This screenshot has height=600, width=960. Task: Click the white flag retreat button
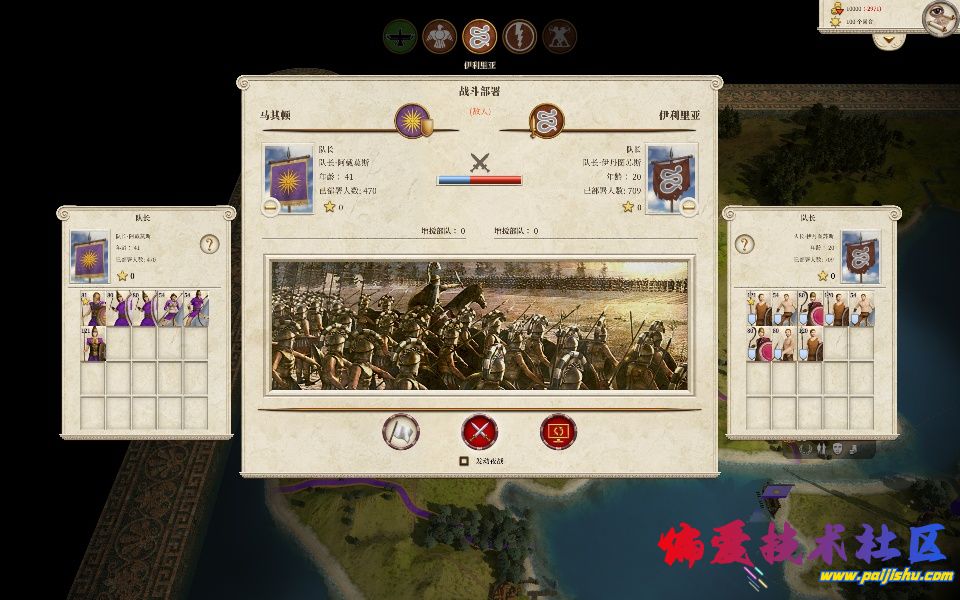tap(402, 431)
